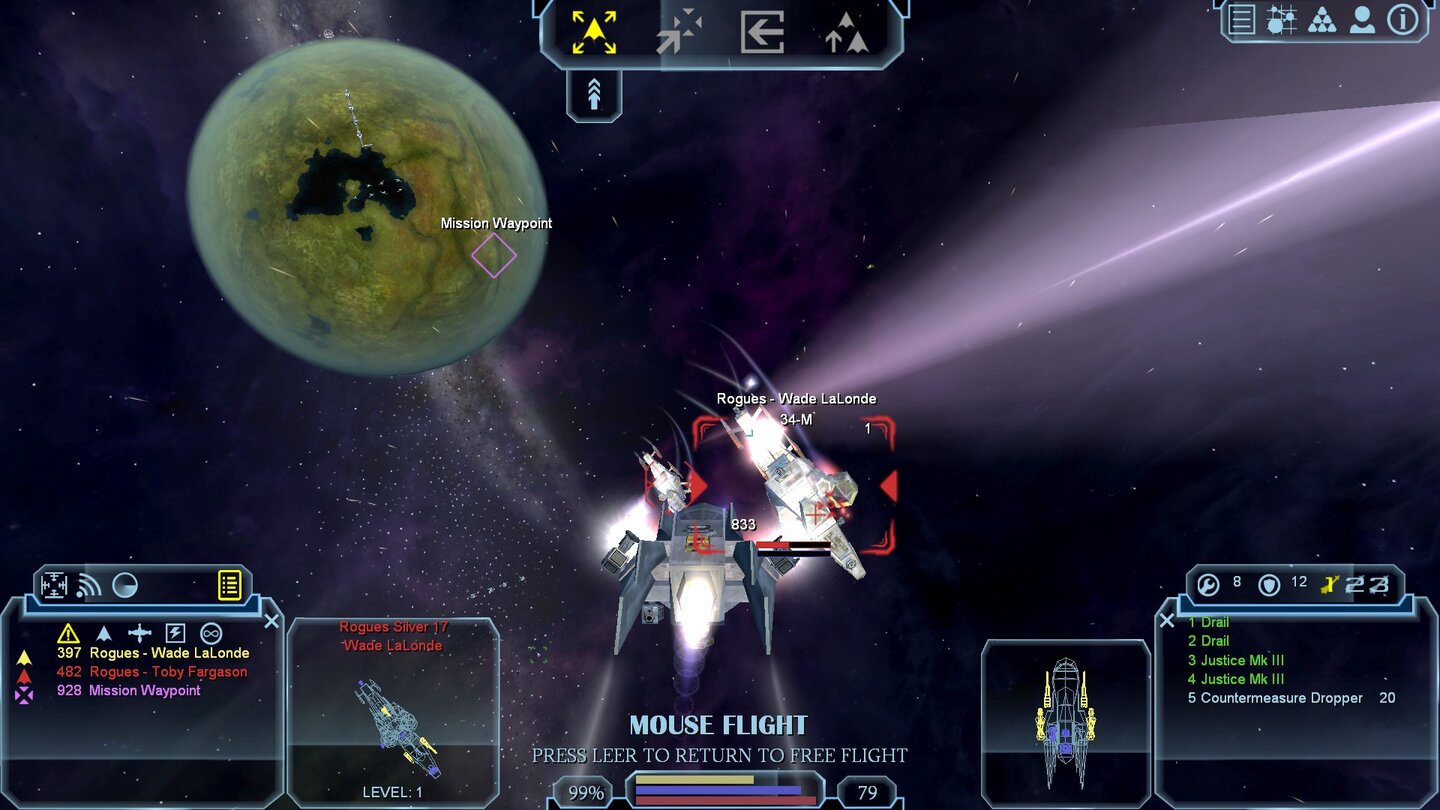
Task: Select the formation maneuver icon
Action: [x=846, y=32]
